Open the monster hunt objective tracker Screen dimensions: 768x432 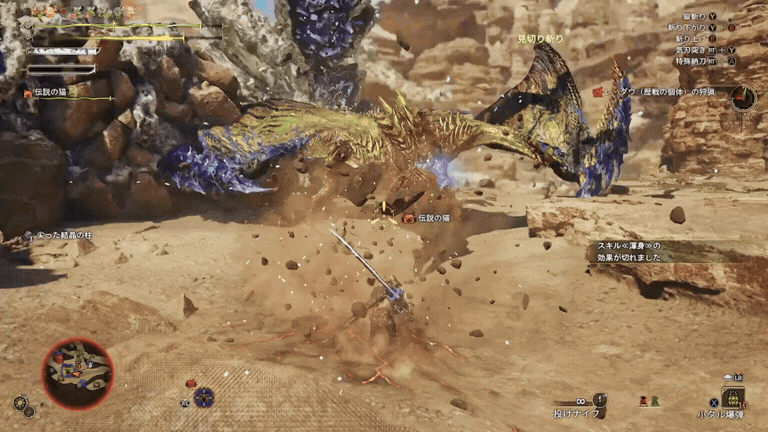click(660, 92)
